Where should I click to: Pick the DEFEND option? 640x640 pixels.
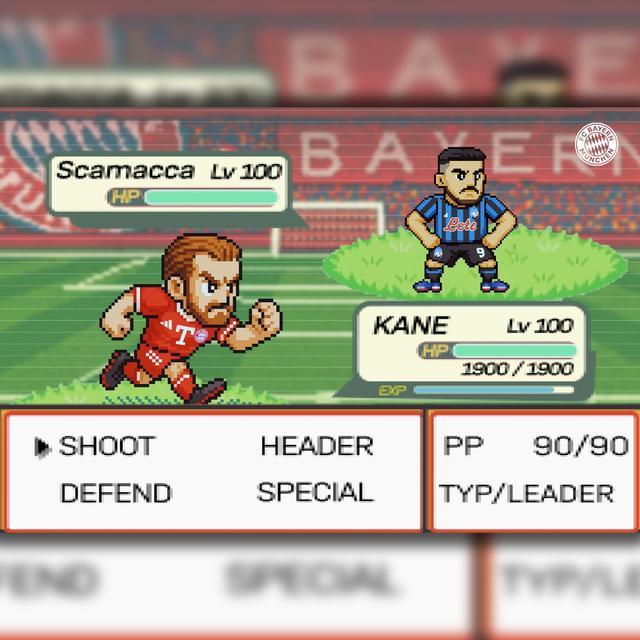(x=116, y=493)
